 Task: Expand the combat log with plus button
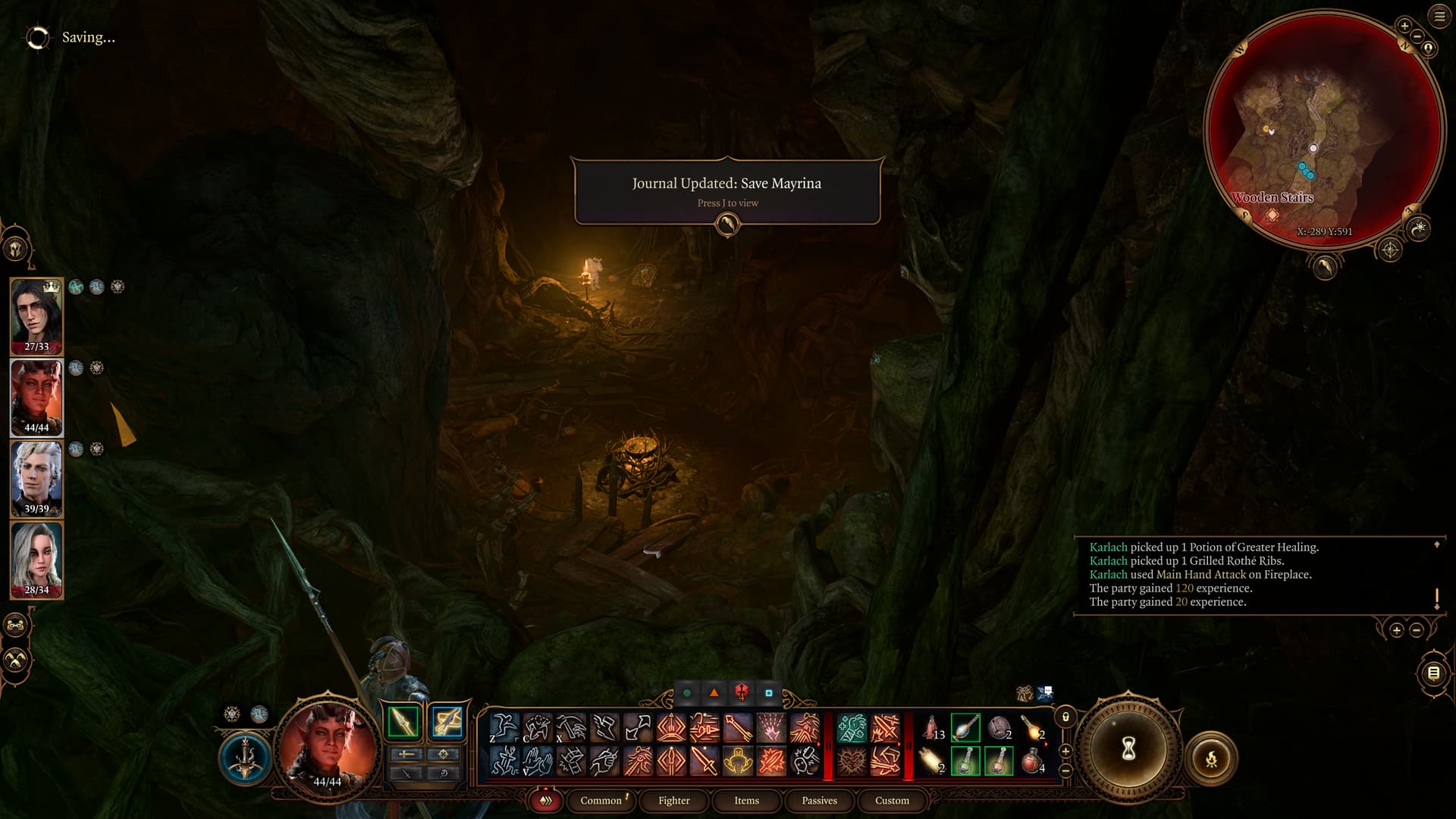1396,630
